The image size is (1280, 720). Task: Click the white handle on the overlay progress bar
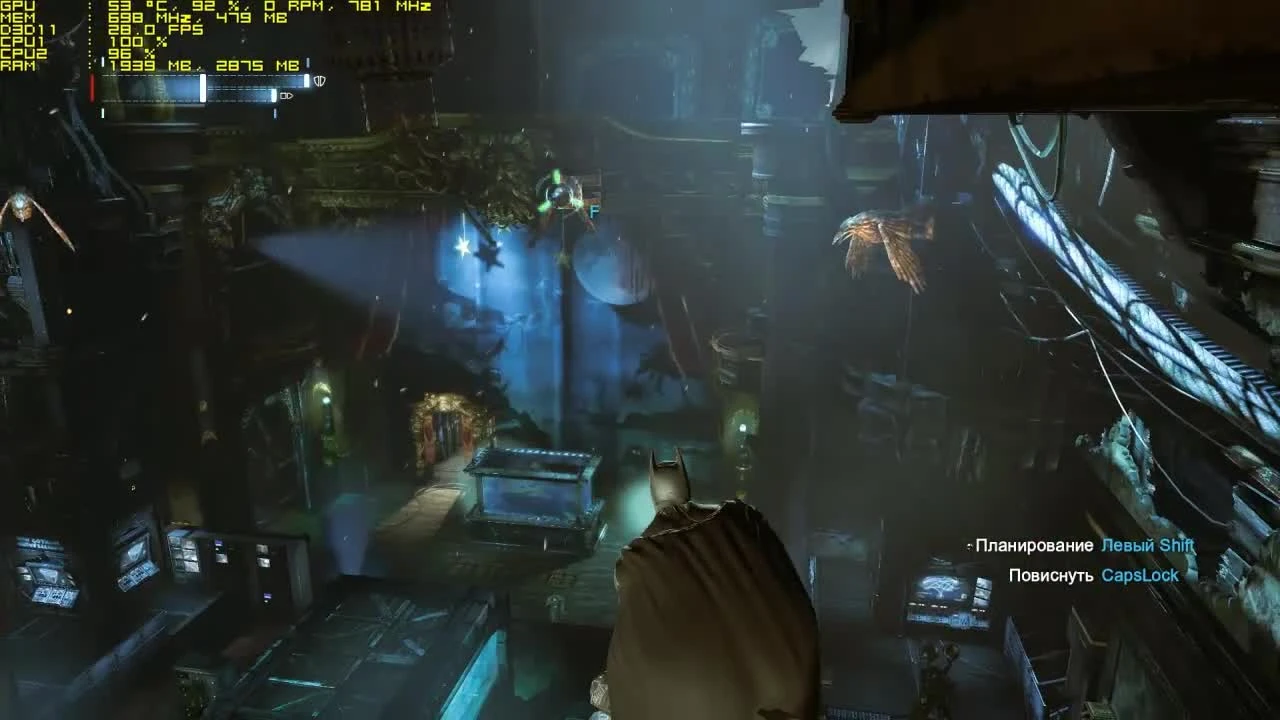(203, 88)
